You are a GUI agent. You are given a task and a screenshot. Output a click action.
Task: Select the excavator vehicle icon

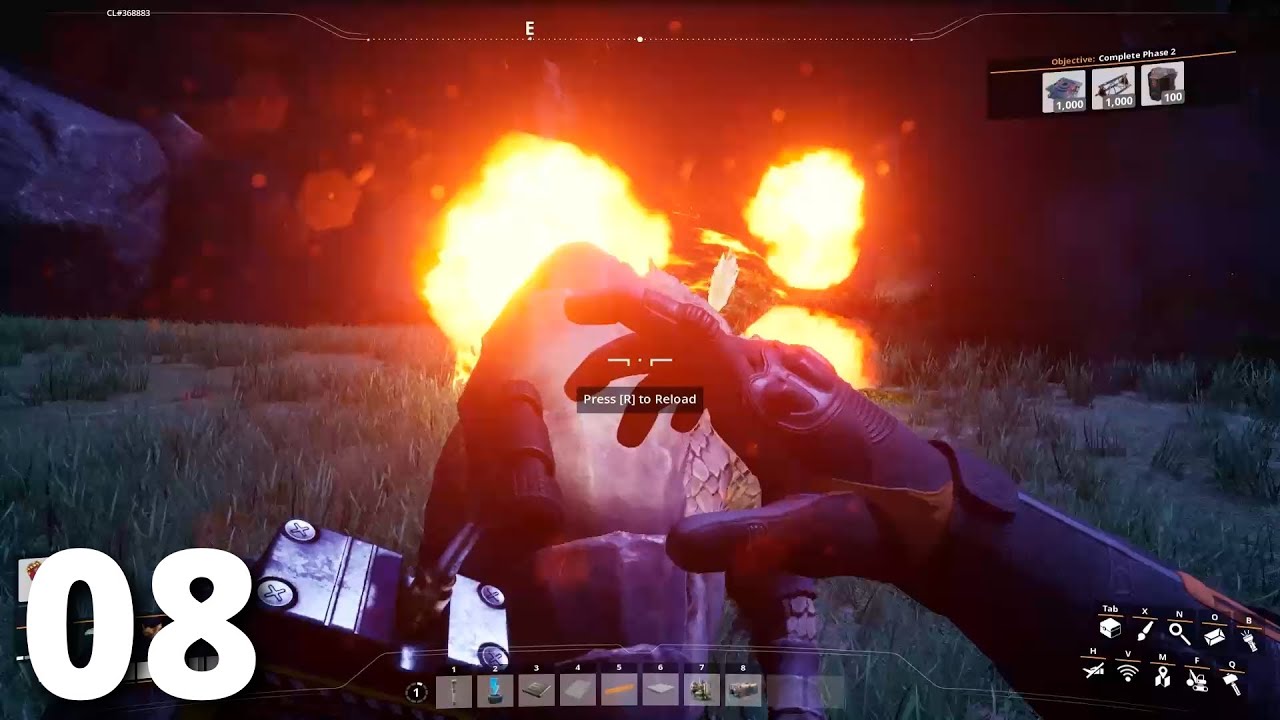[1198, 681]
